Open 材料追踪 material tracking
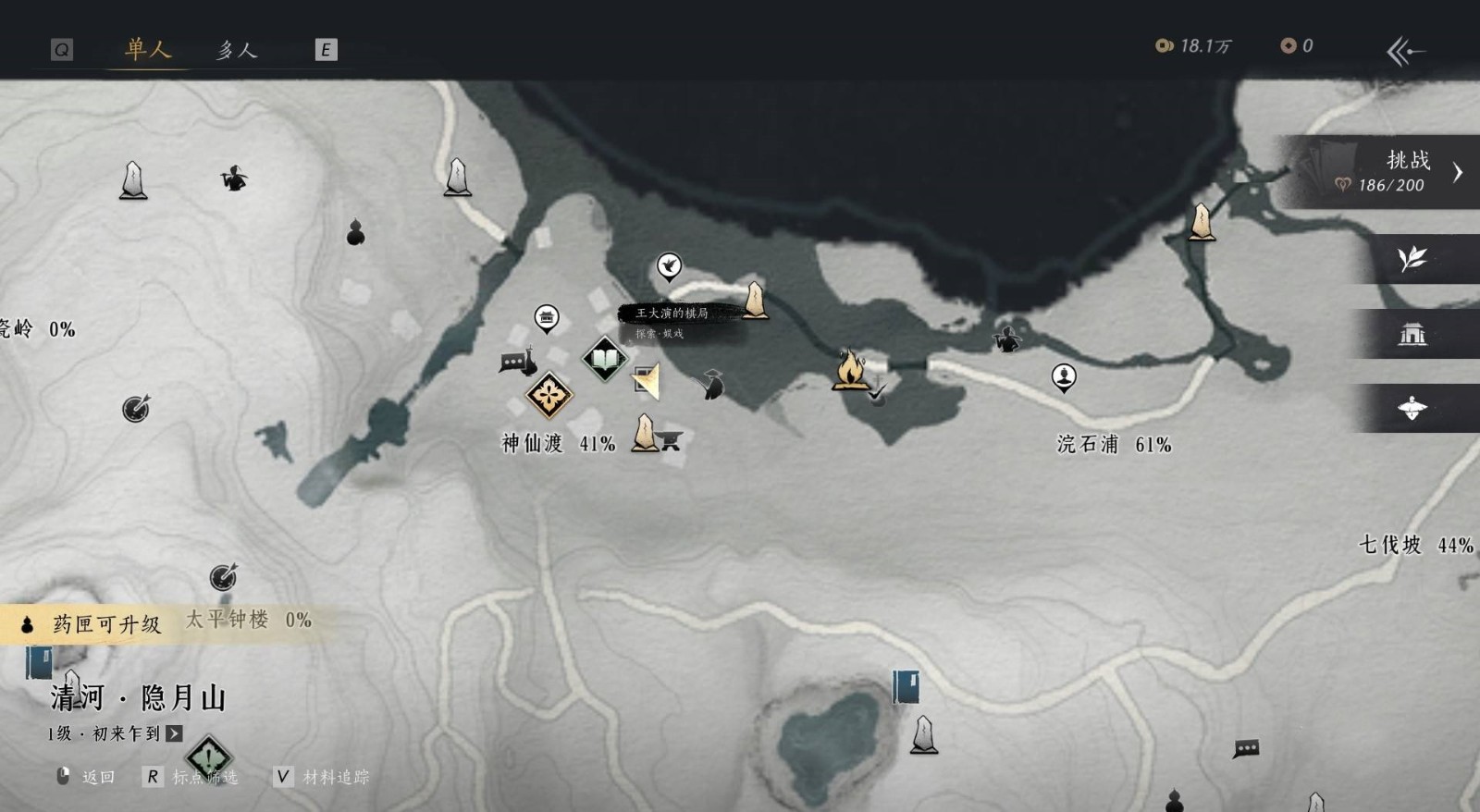1480x812 pixels. coord(324,777)
